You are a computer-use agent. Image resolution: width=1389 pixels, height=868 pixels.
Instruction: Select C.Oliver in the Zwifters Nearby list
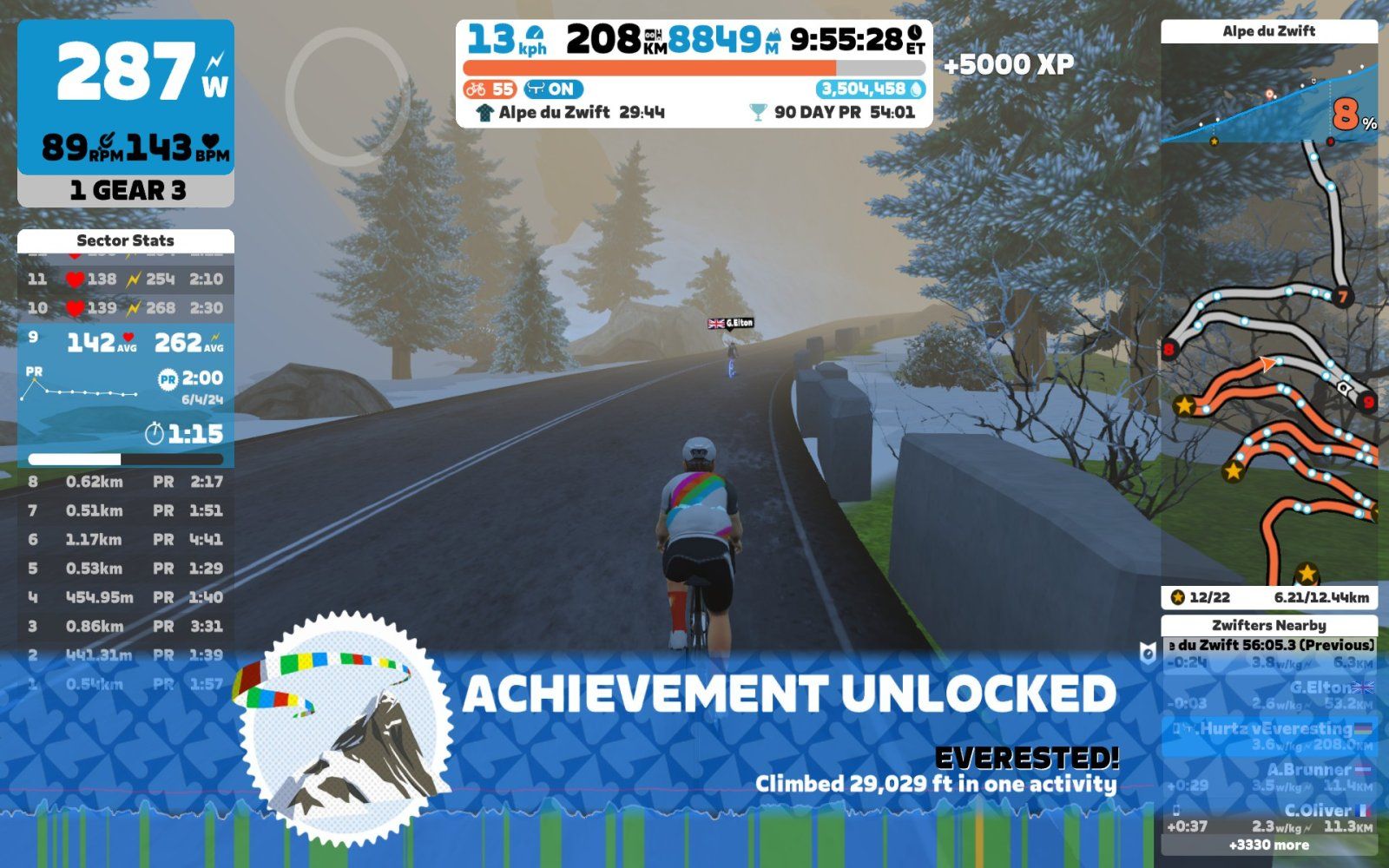[1269, 818]
